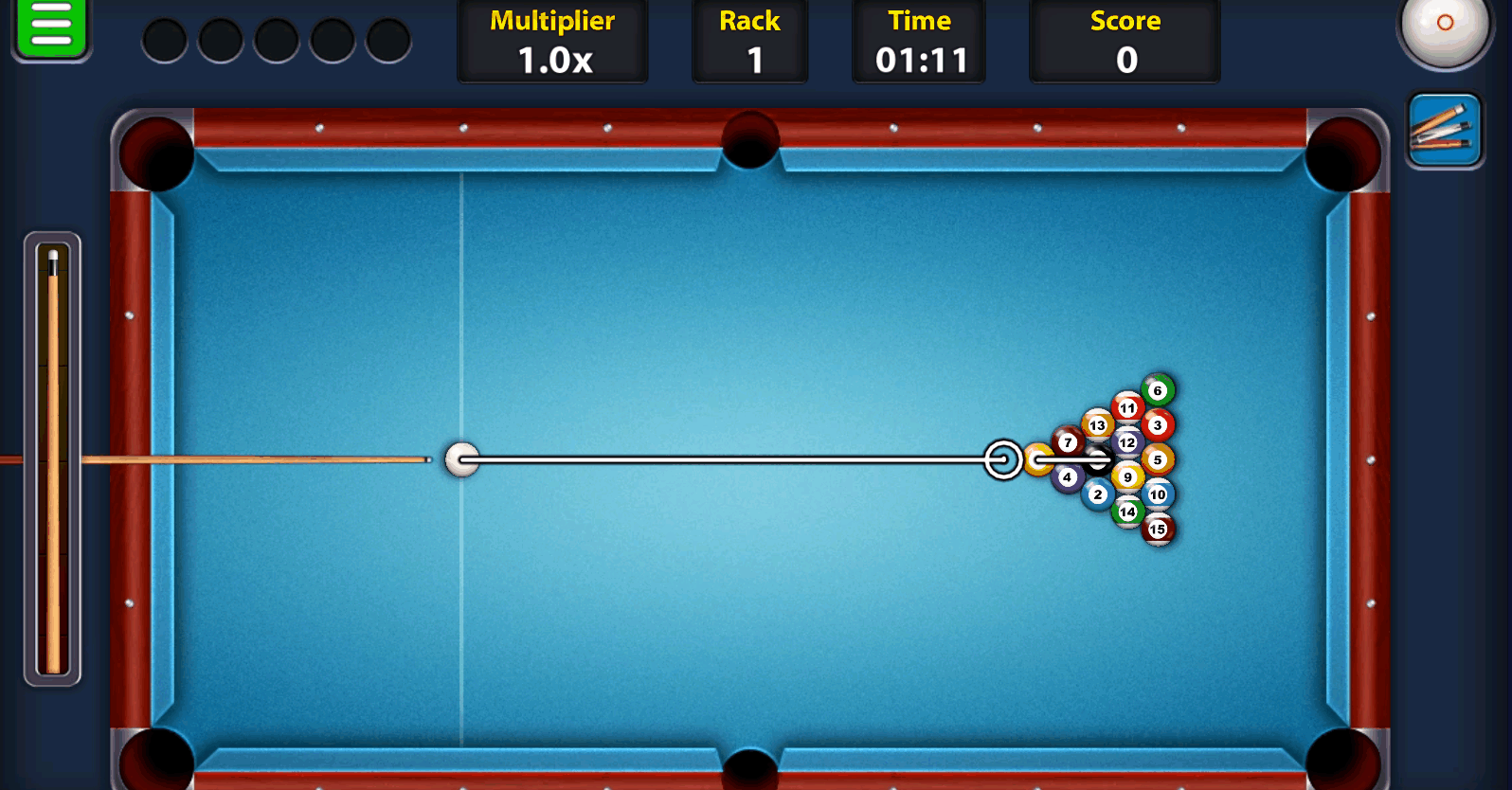Click the Time countdown display

pyautogui.click(x=918, y=41)
